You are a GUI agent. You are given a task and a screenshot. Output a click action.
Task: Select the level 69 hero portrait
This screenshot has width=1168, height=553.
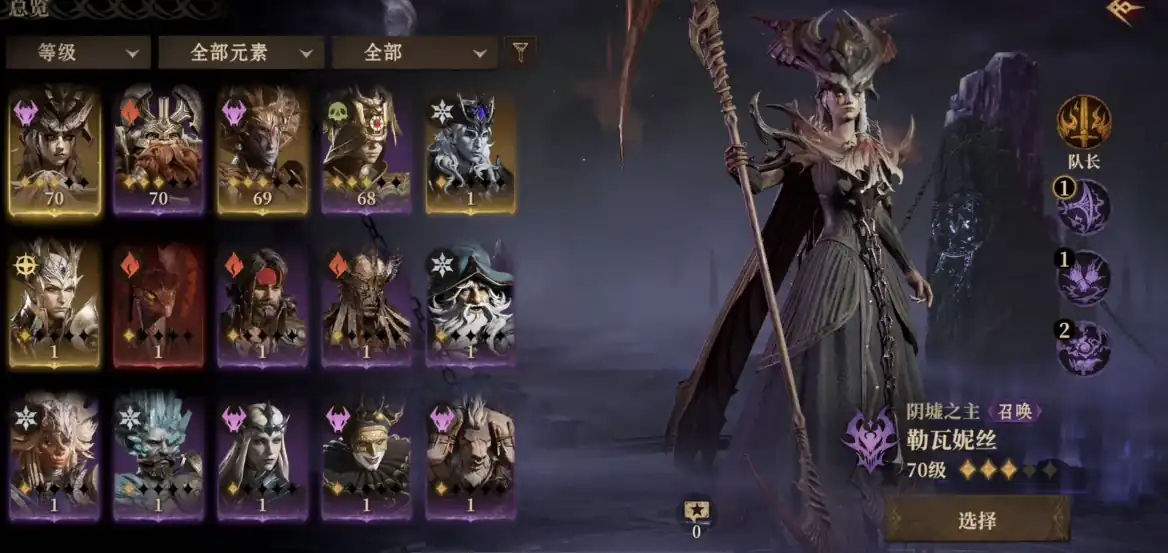[263, 150]
